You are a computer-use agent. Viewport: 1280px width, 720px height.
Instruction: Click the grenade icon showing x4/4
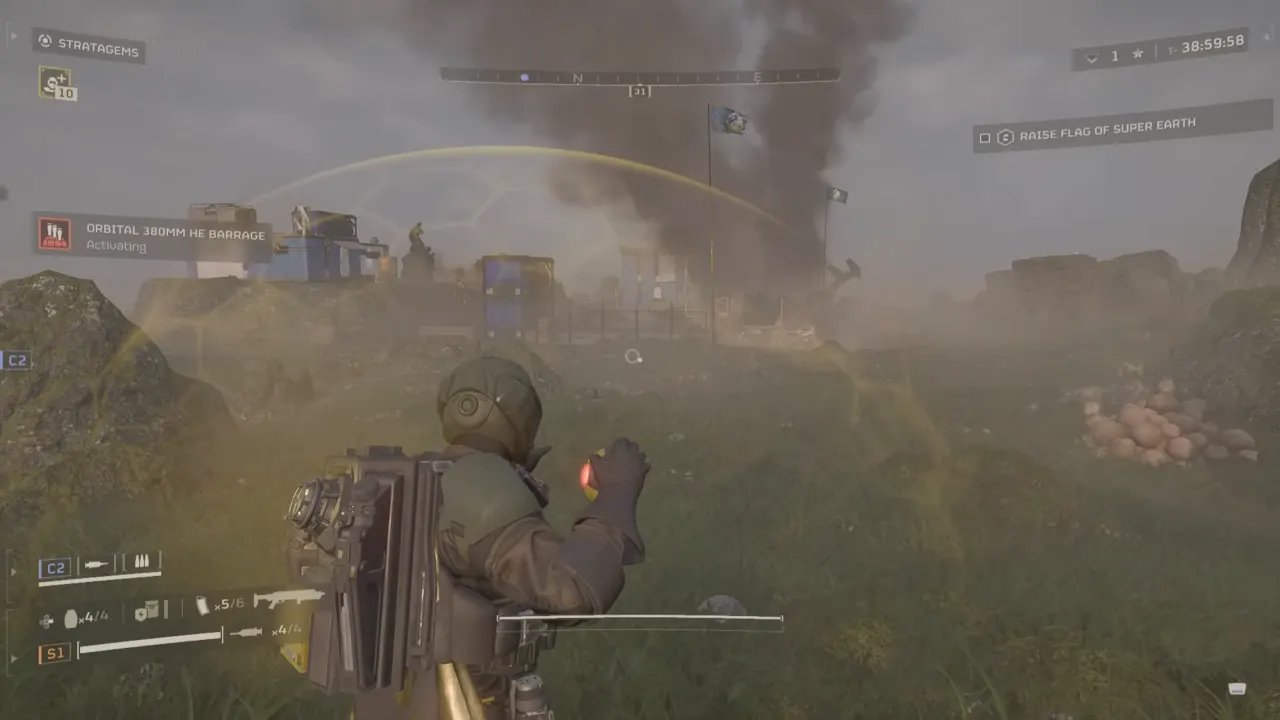71,617
